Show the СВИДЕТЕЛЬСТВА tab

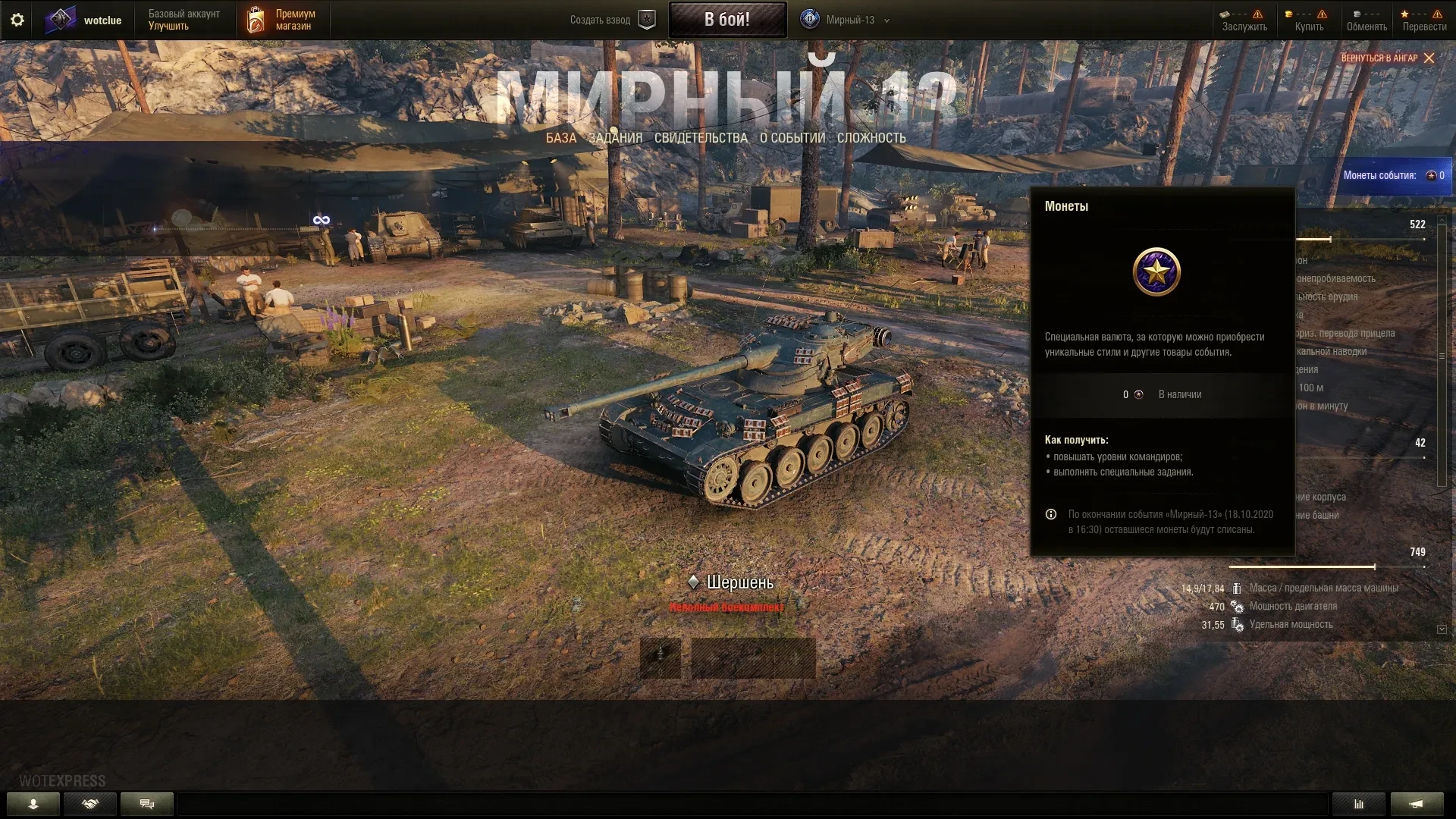[x=701, y=138]
